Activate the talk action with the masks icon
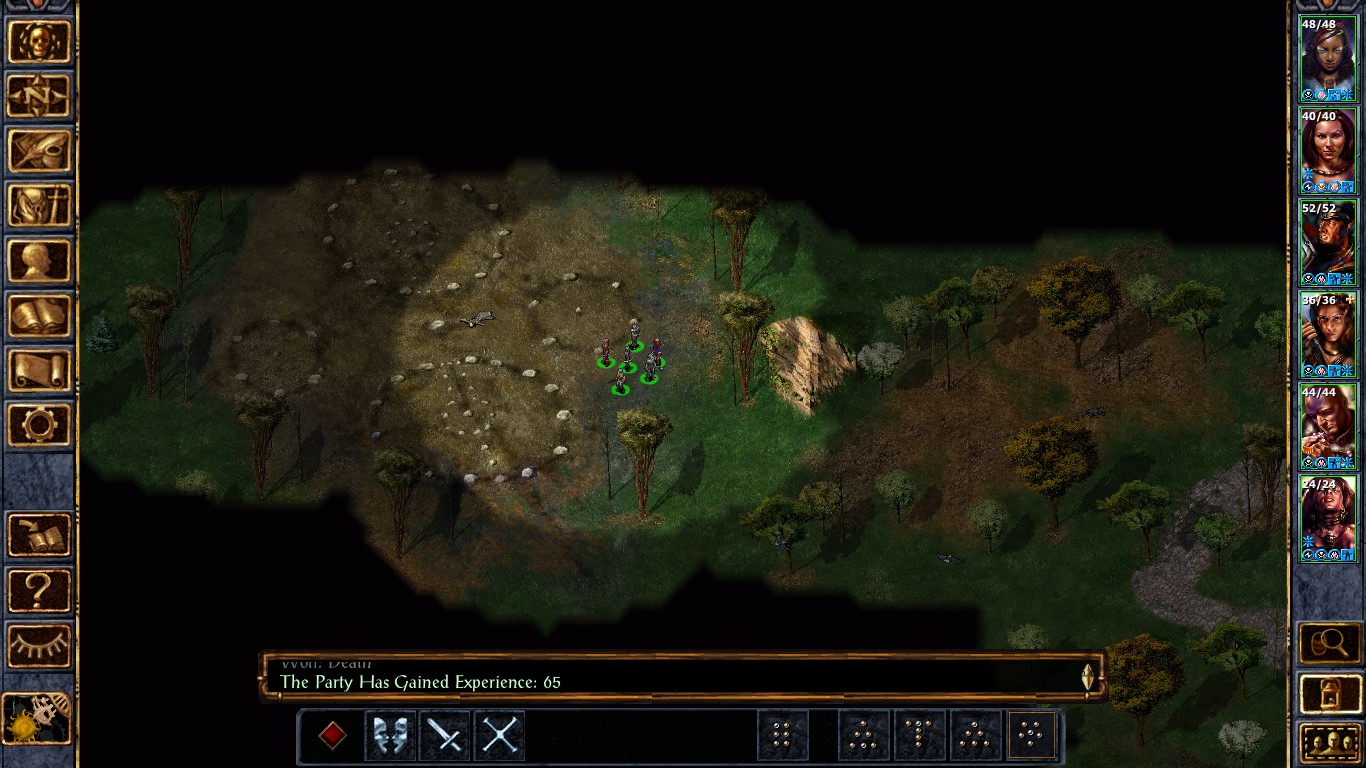The width and height of the screenshot is (1366, 768). 390,736
